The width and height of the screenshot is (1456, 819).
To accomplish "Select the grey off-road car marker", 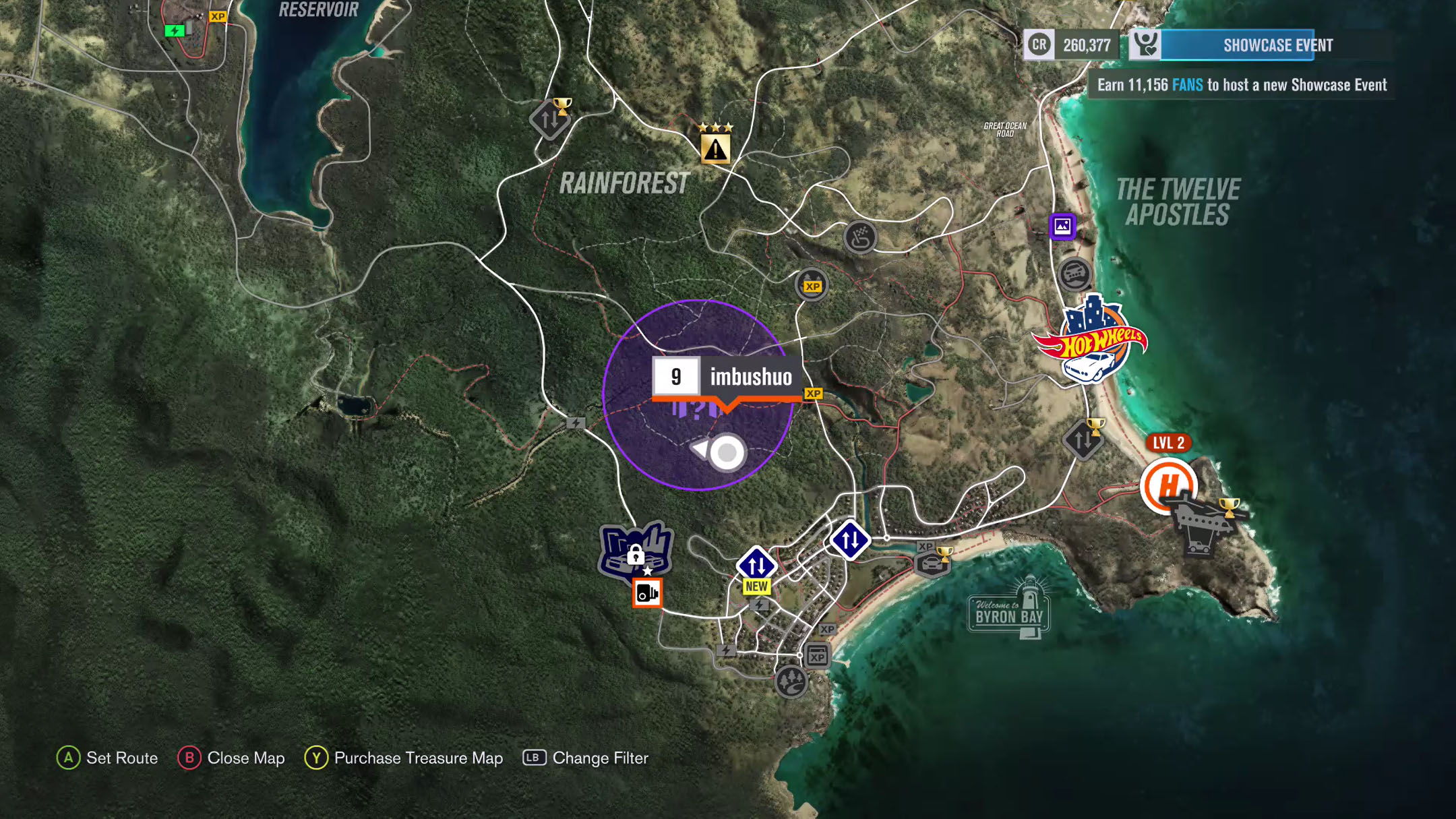I will click(x=1074, y=274).
